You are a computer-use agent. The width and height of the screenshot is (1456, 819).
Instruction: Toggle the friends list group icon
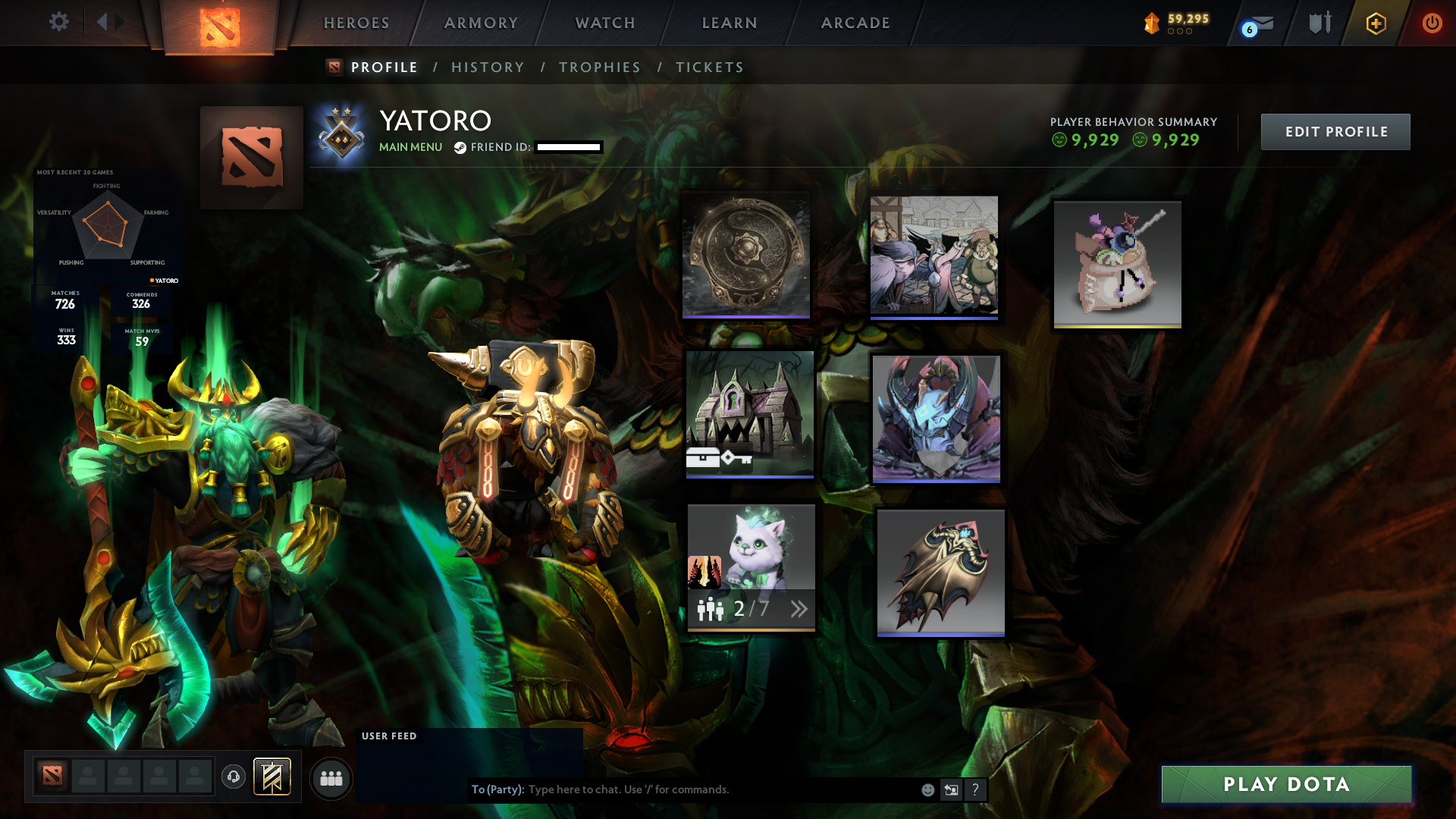[330, 777]
